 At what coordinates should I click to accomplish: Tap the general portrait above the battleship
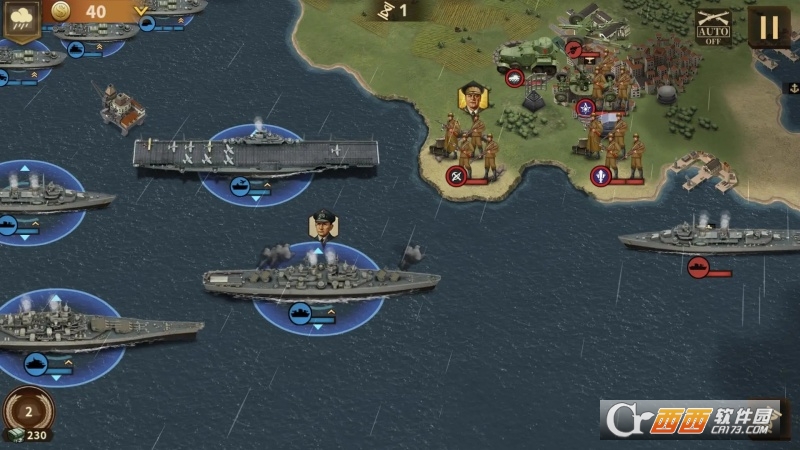[x=323, y=226]
